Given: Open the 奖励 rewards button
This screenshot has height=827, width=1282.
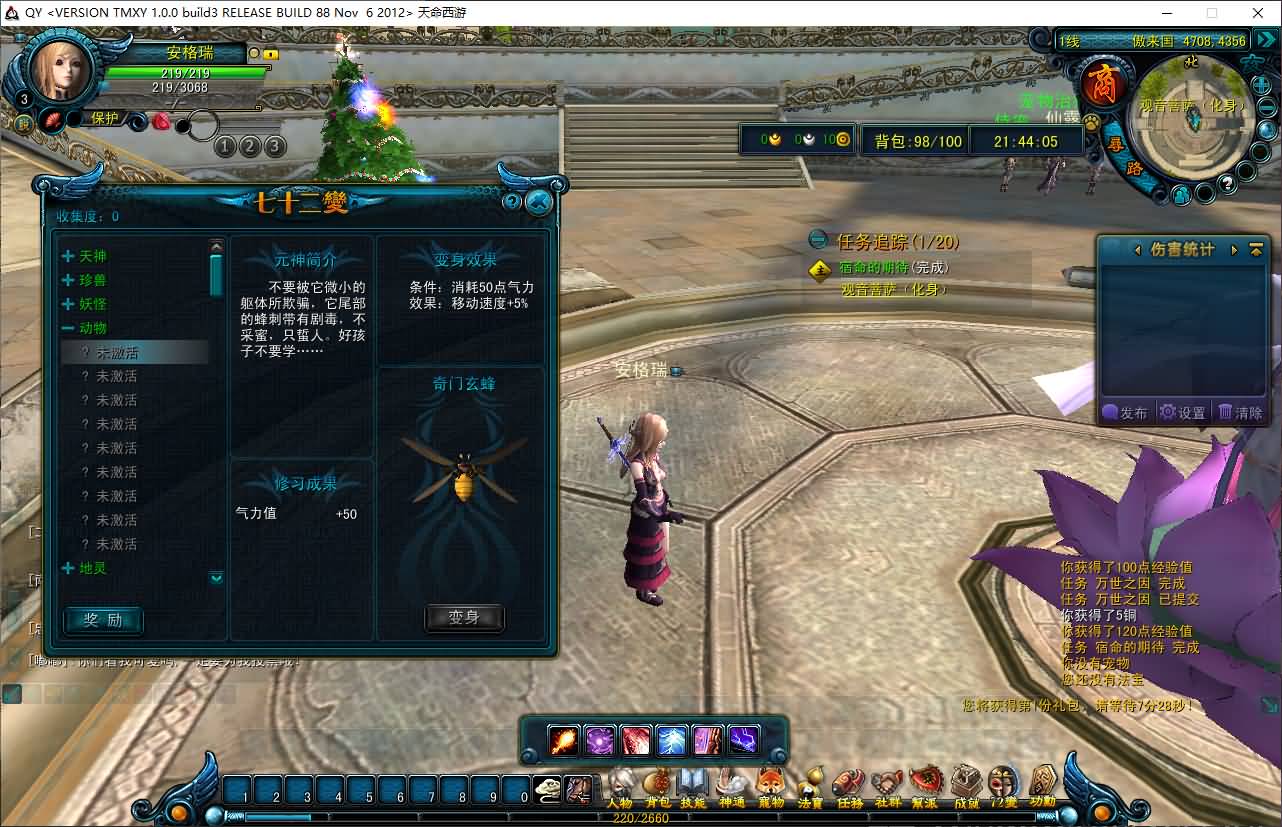Looking at the screenshot, I should (103, 620).
